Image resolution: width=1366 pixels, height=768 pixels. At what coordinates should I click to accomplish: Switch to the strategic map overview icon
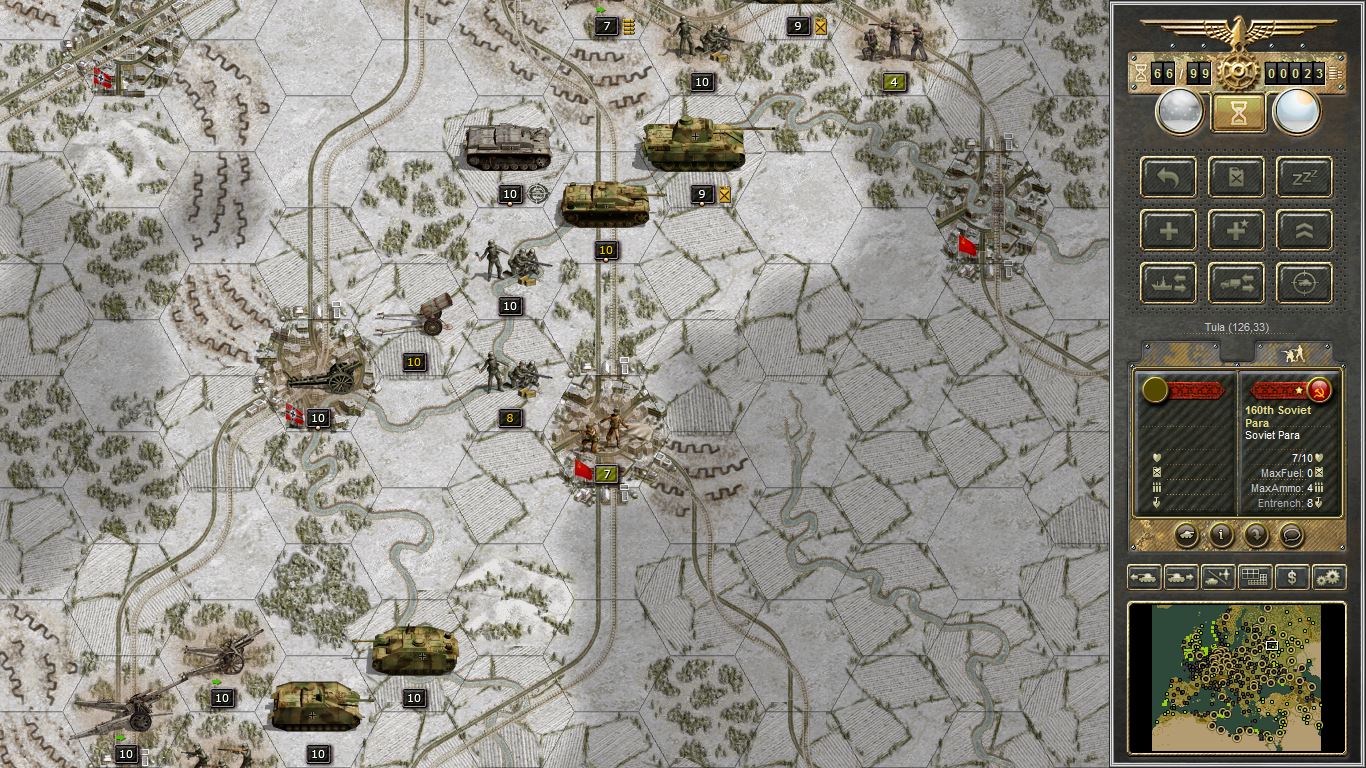coord(1254,577)
